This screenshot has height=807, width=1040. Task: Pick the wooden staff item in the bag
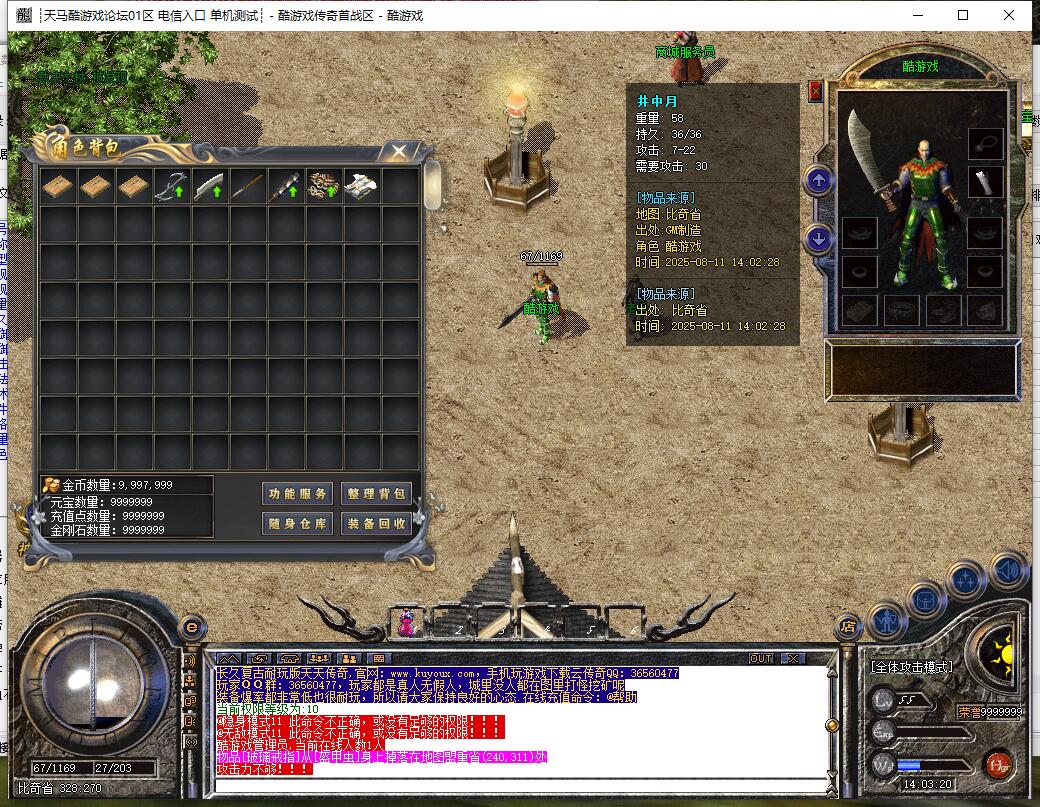click(247, 187)
